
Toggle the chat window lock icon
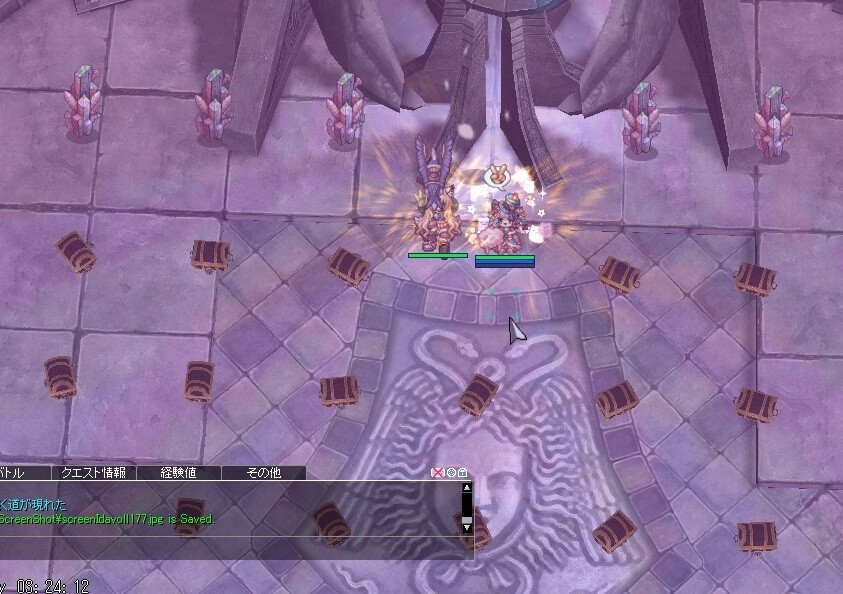point(462,473)
